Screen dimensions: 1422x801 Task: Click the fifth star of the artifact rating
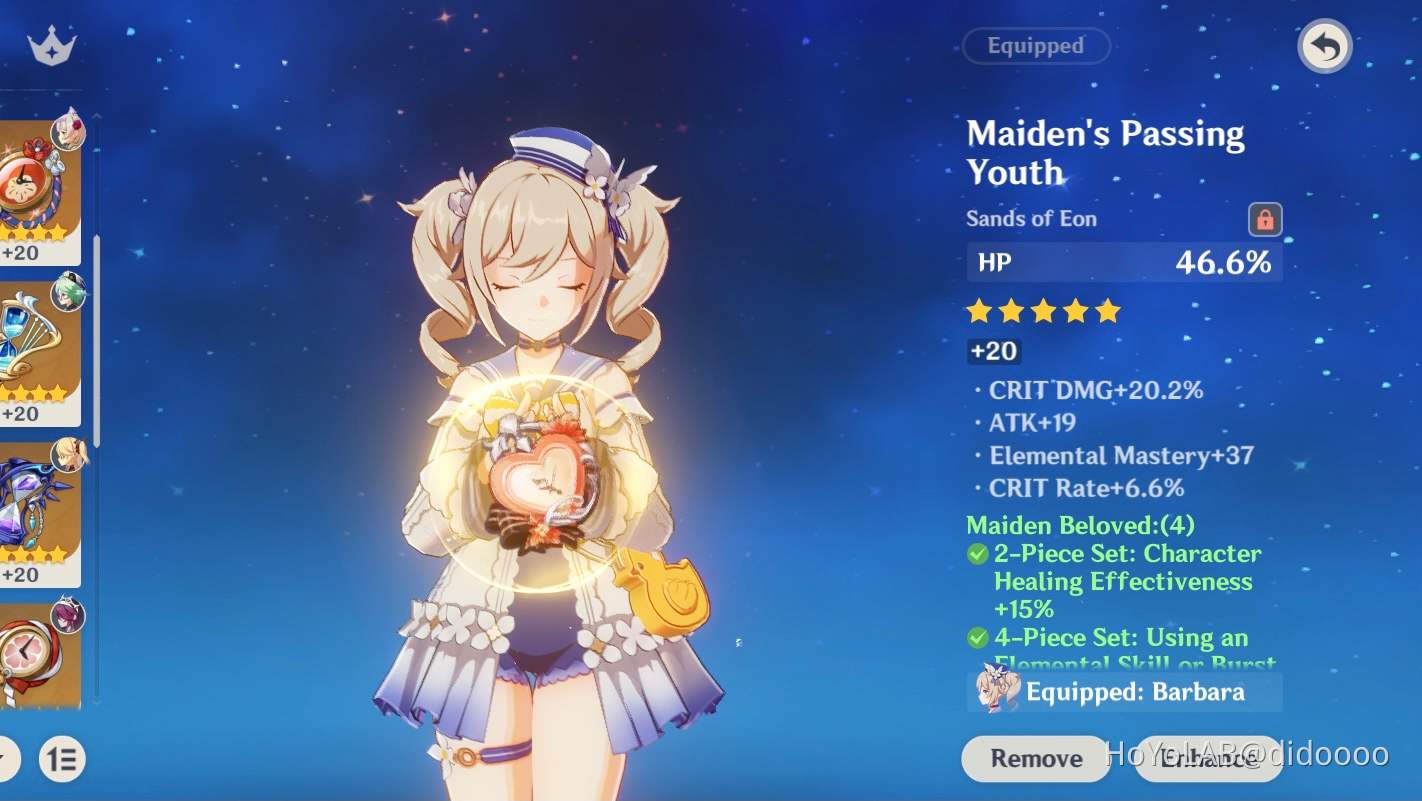pyautogui.click(x=1107, y=311)
